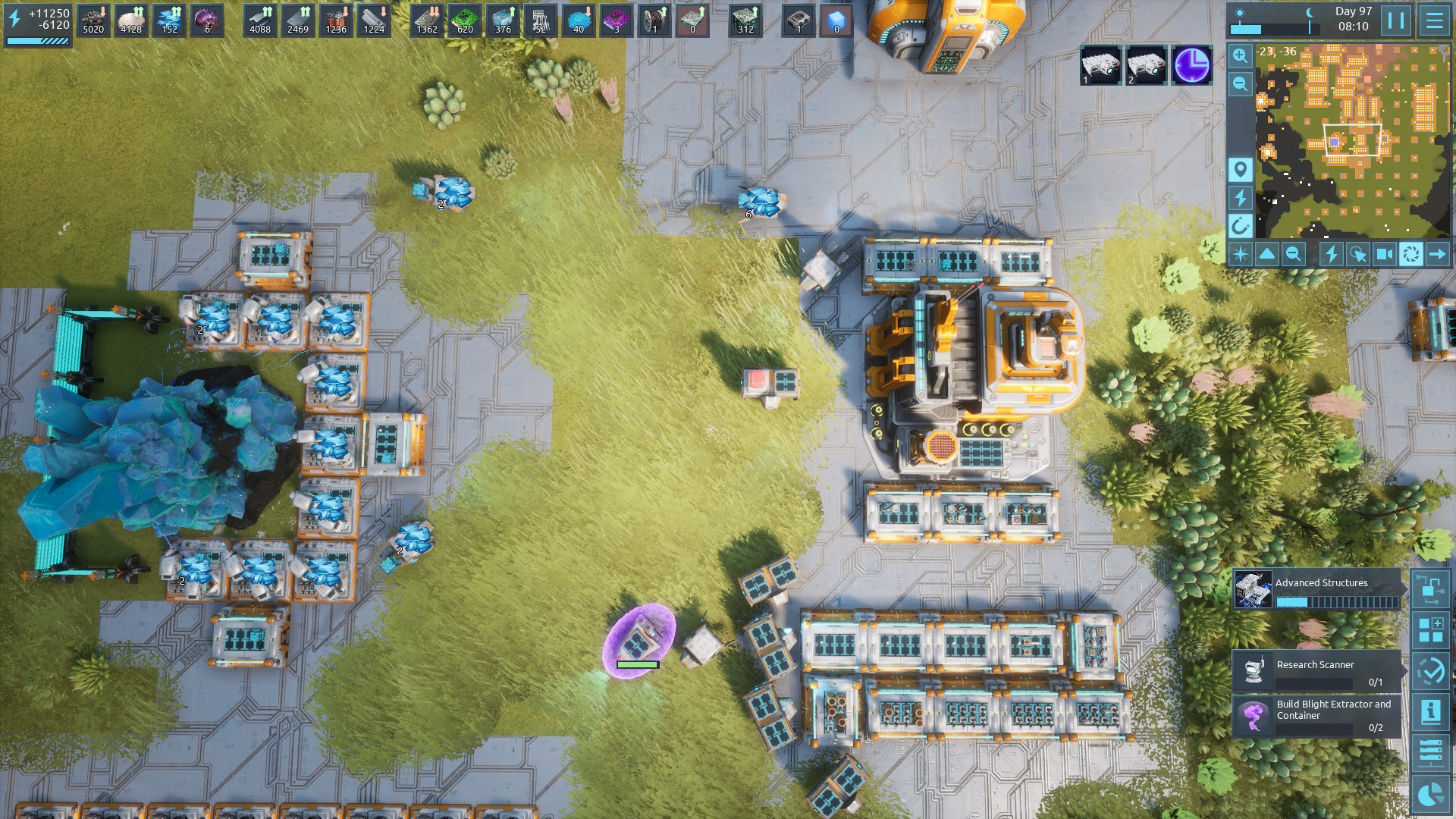Toggle the magnet button beside the minimap

[x=1240, y=225]
